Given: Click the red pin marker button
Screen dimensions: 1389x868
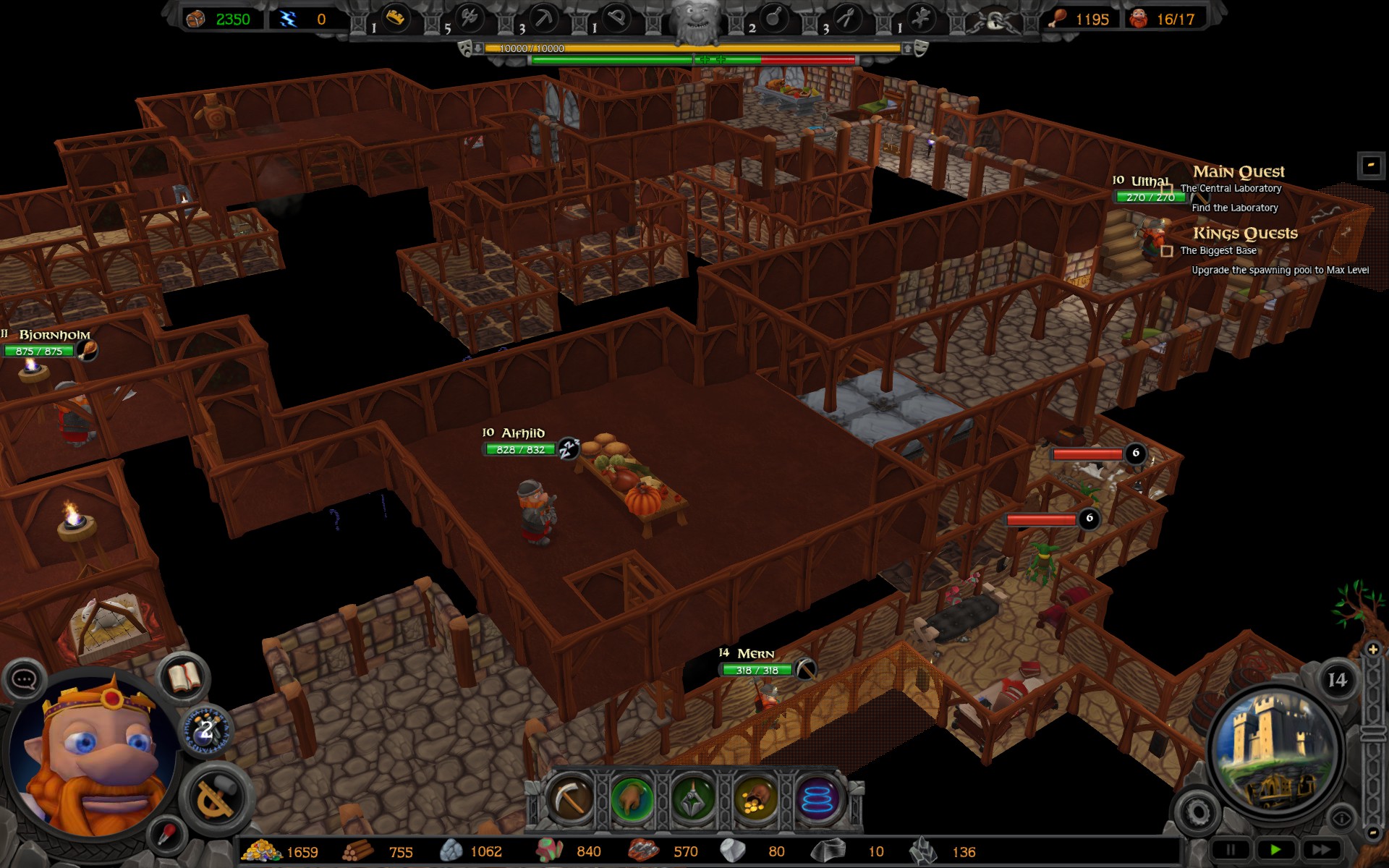Looking at the screenshot, I should tap(167, 835).
